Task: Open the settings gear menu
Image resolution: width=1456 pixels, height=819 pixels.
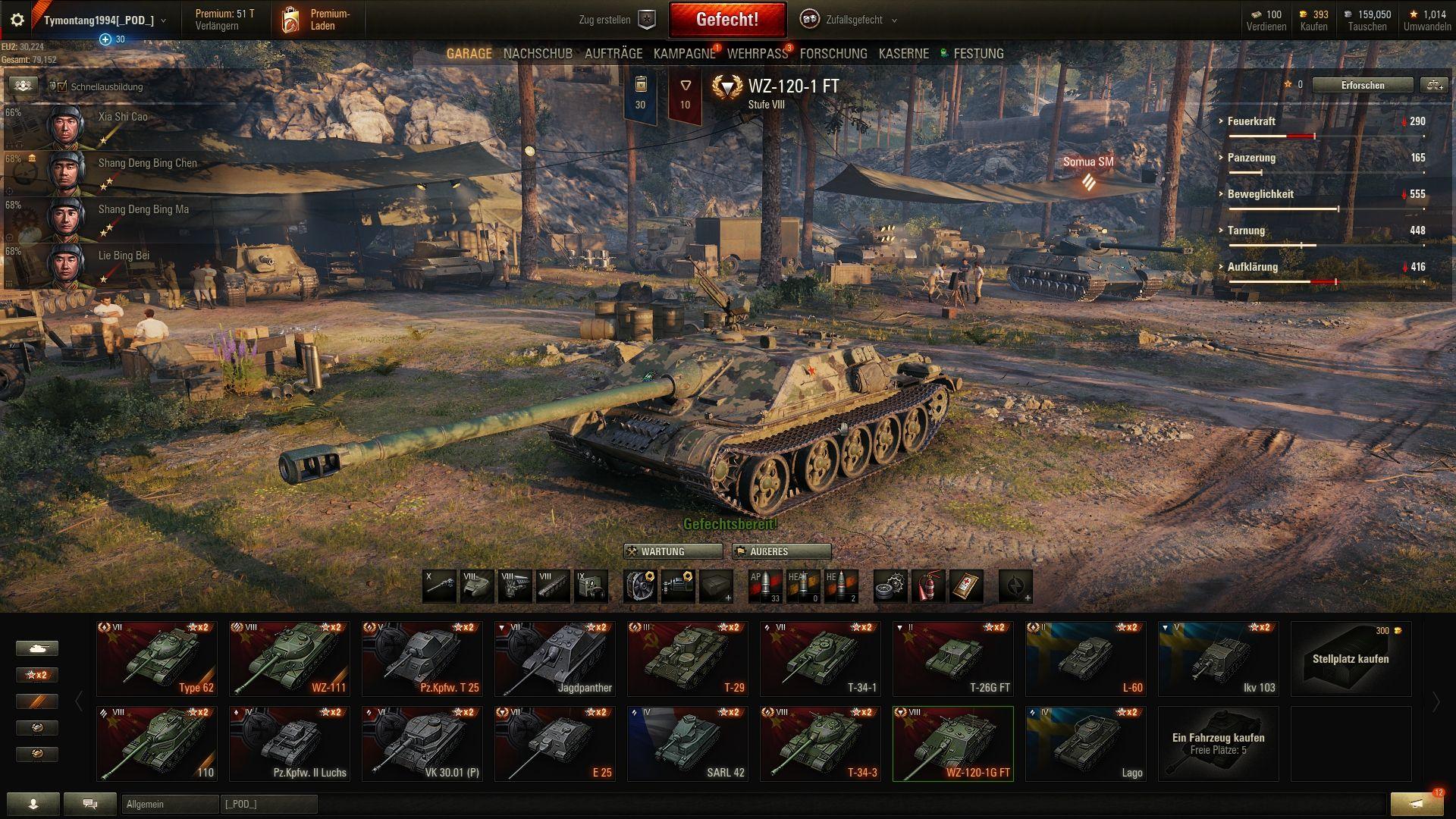Action: (17, 20)
